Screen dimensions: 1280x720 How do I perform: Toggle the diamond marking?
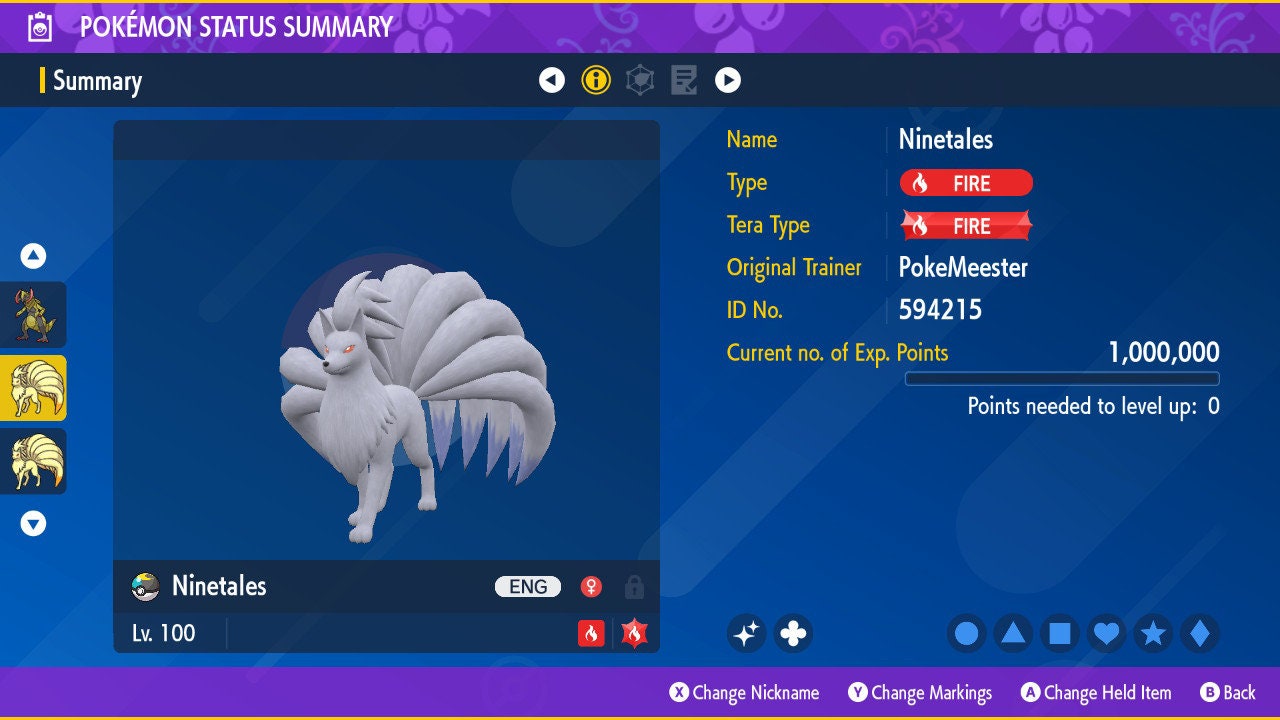[x=1200, y=633]
